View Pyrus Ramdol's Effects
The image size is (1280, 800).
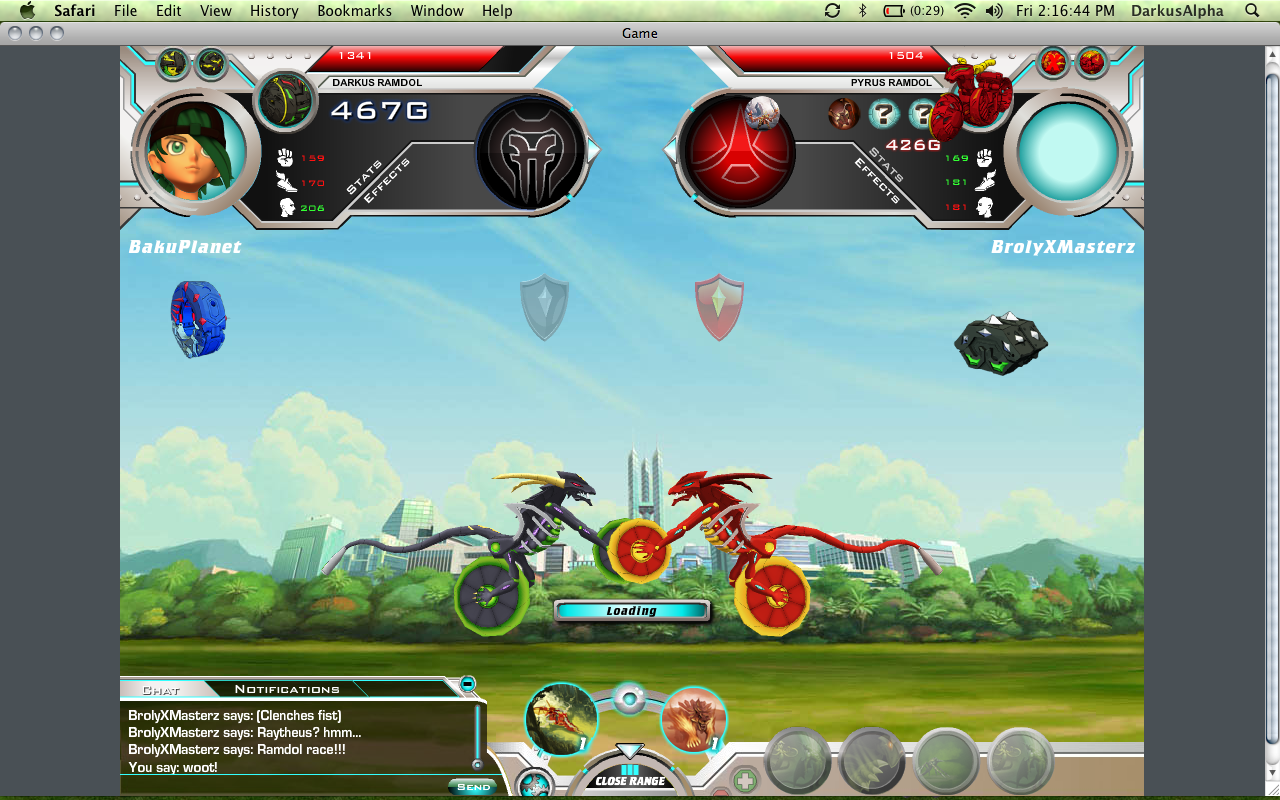tap(874, 181)
